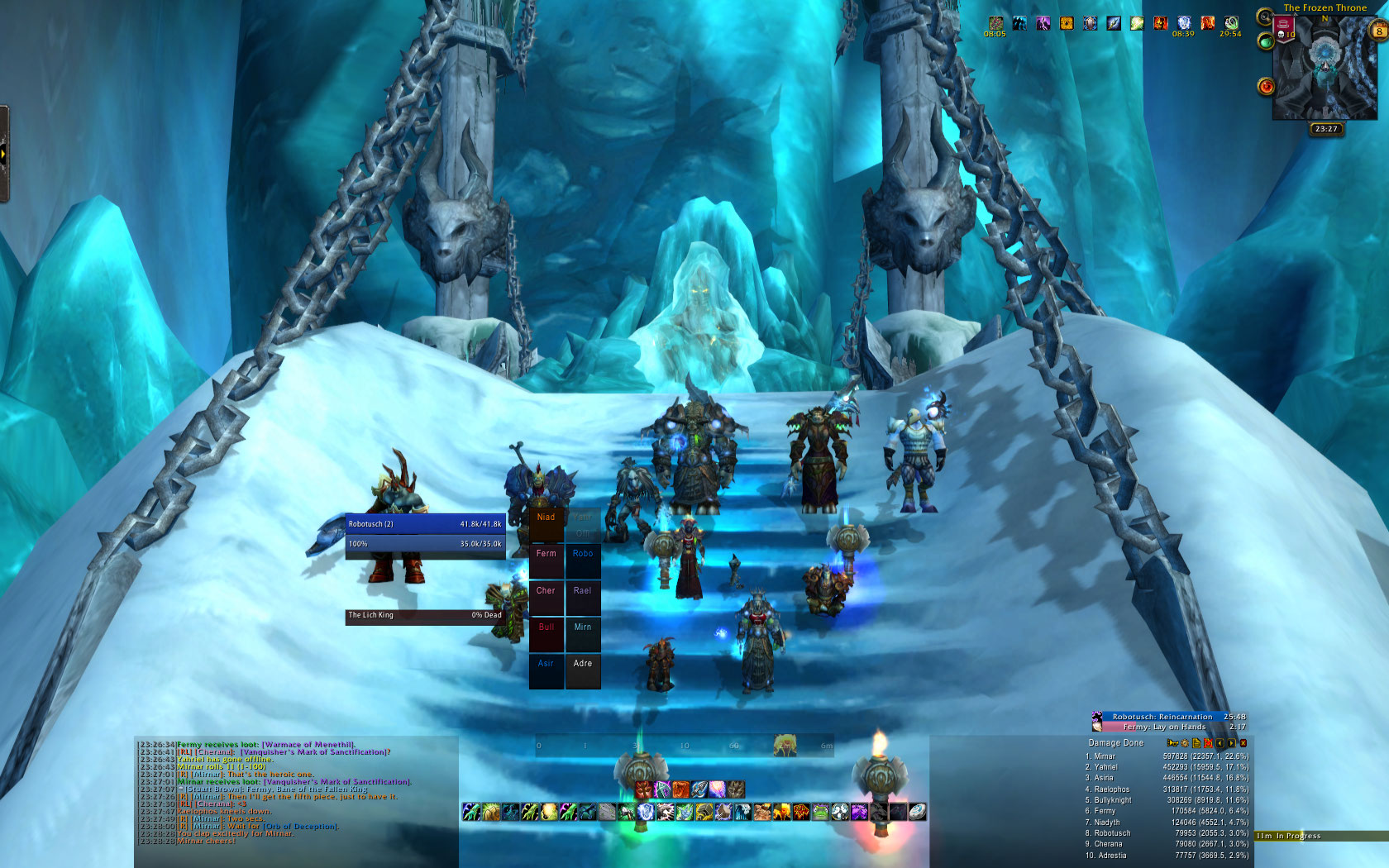Viewport: 1389px width, 868px height.
Task: Close the Damage Done meter window
Action: tap(1243, 743)
